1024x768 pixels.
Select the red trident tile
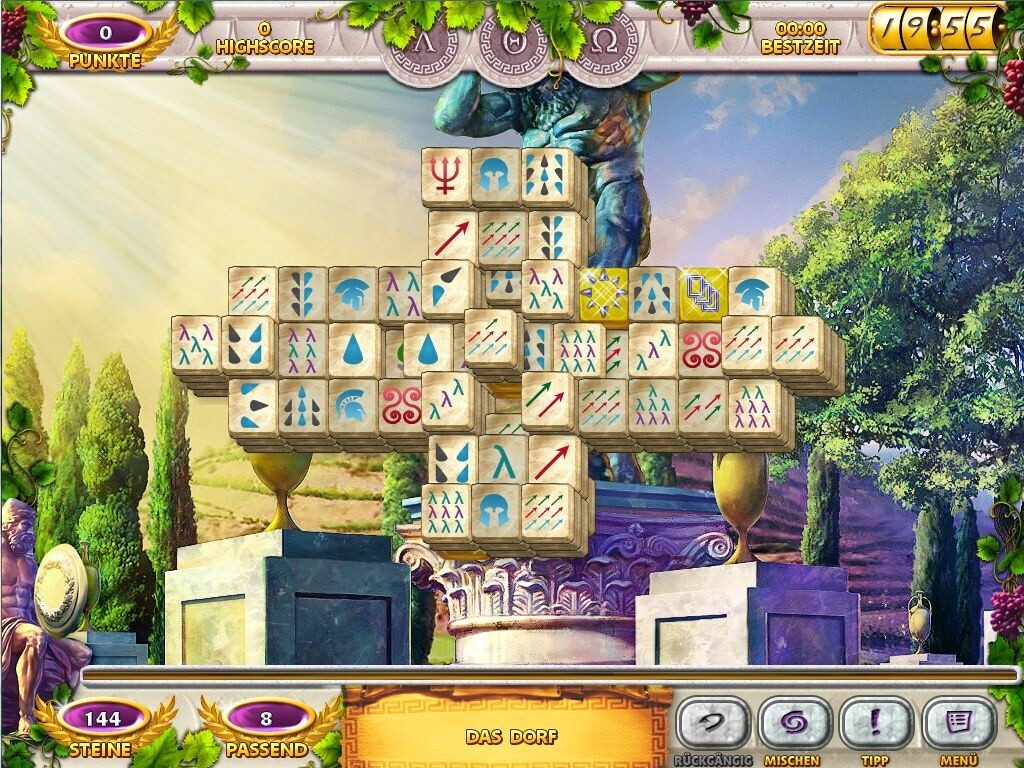[445, 175]
